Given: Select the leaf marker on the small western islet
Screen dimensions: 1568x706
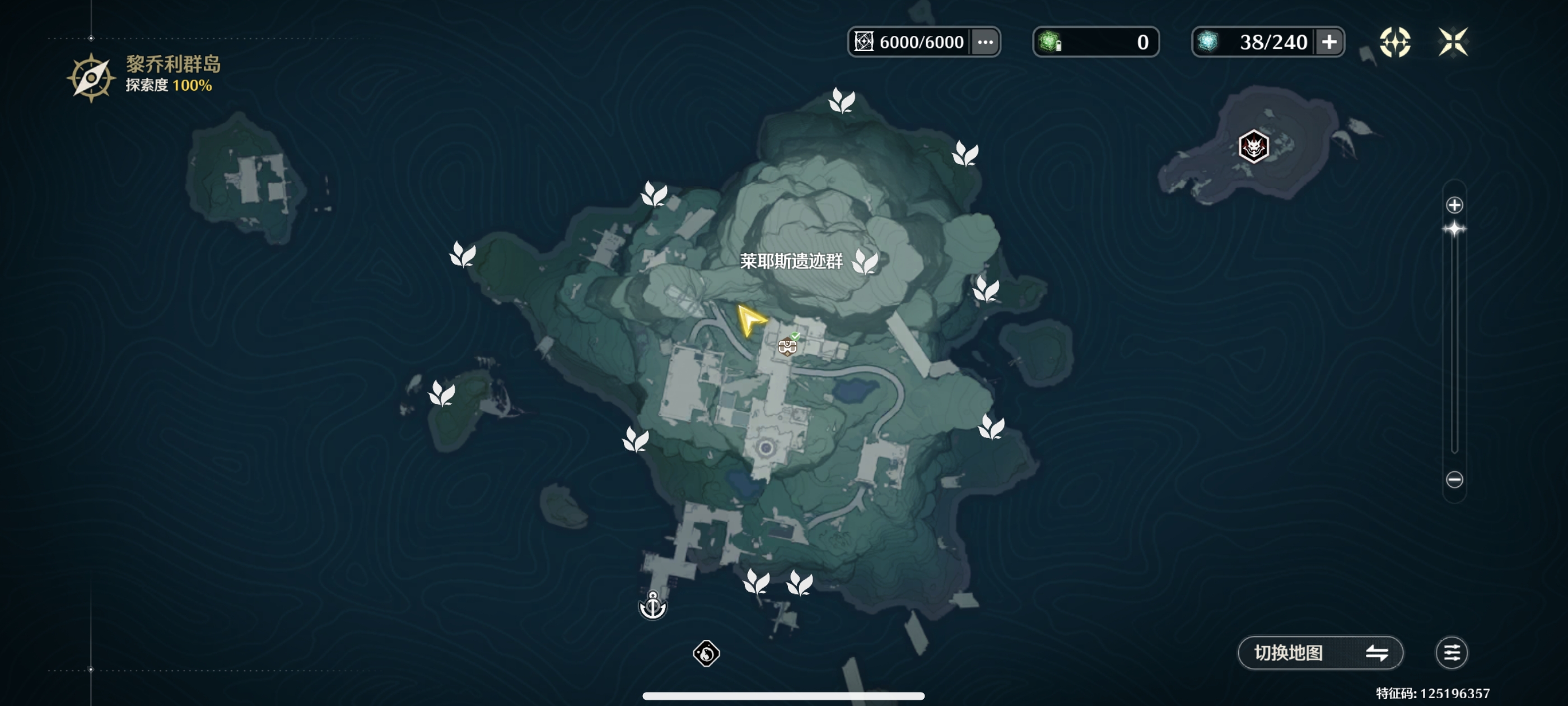Looking at the screenshot, I should click(441, 393).
